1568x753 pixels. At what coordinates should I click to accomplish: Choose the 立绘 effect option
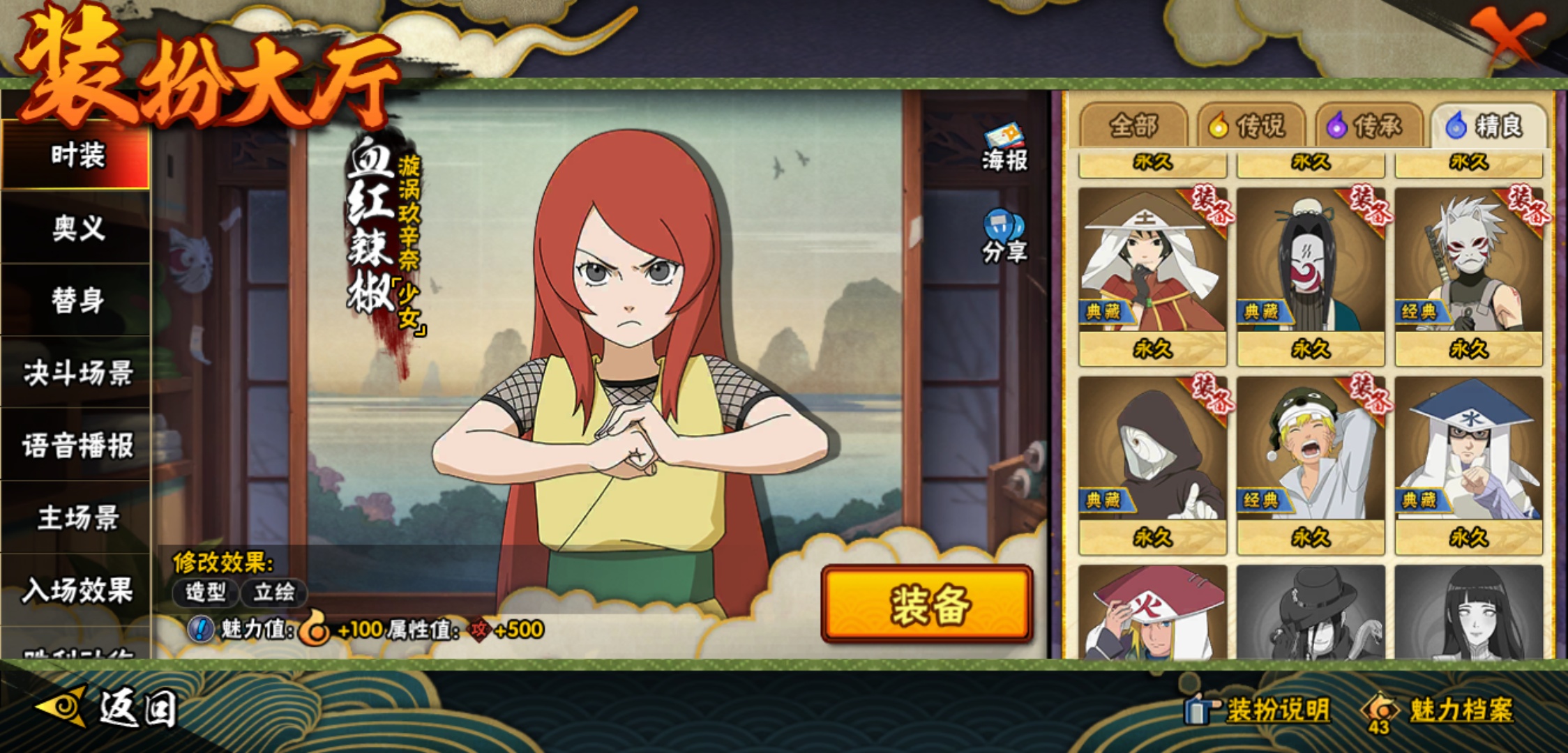tap(273, 593)
